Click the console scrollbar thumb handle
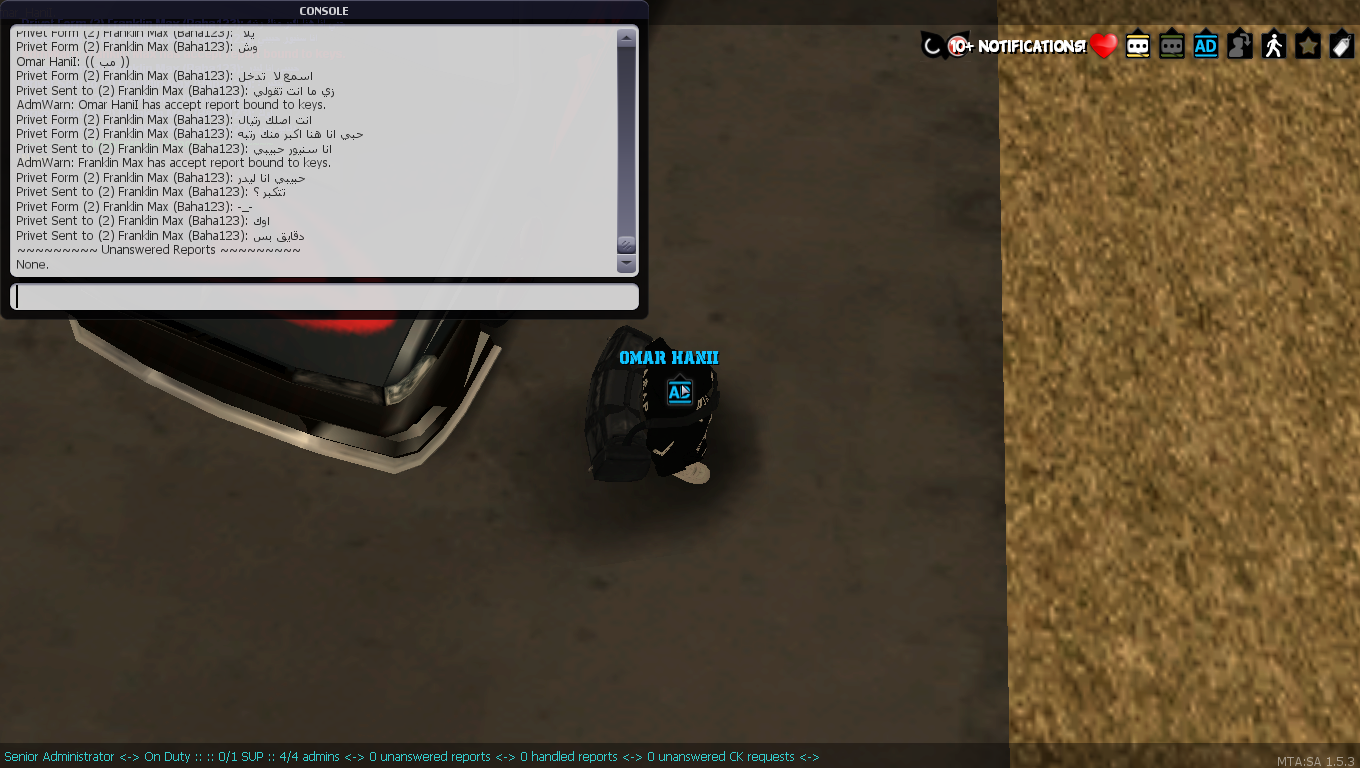 [x=627, y=244]
